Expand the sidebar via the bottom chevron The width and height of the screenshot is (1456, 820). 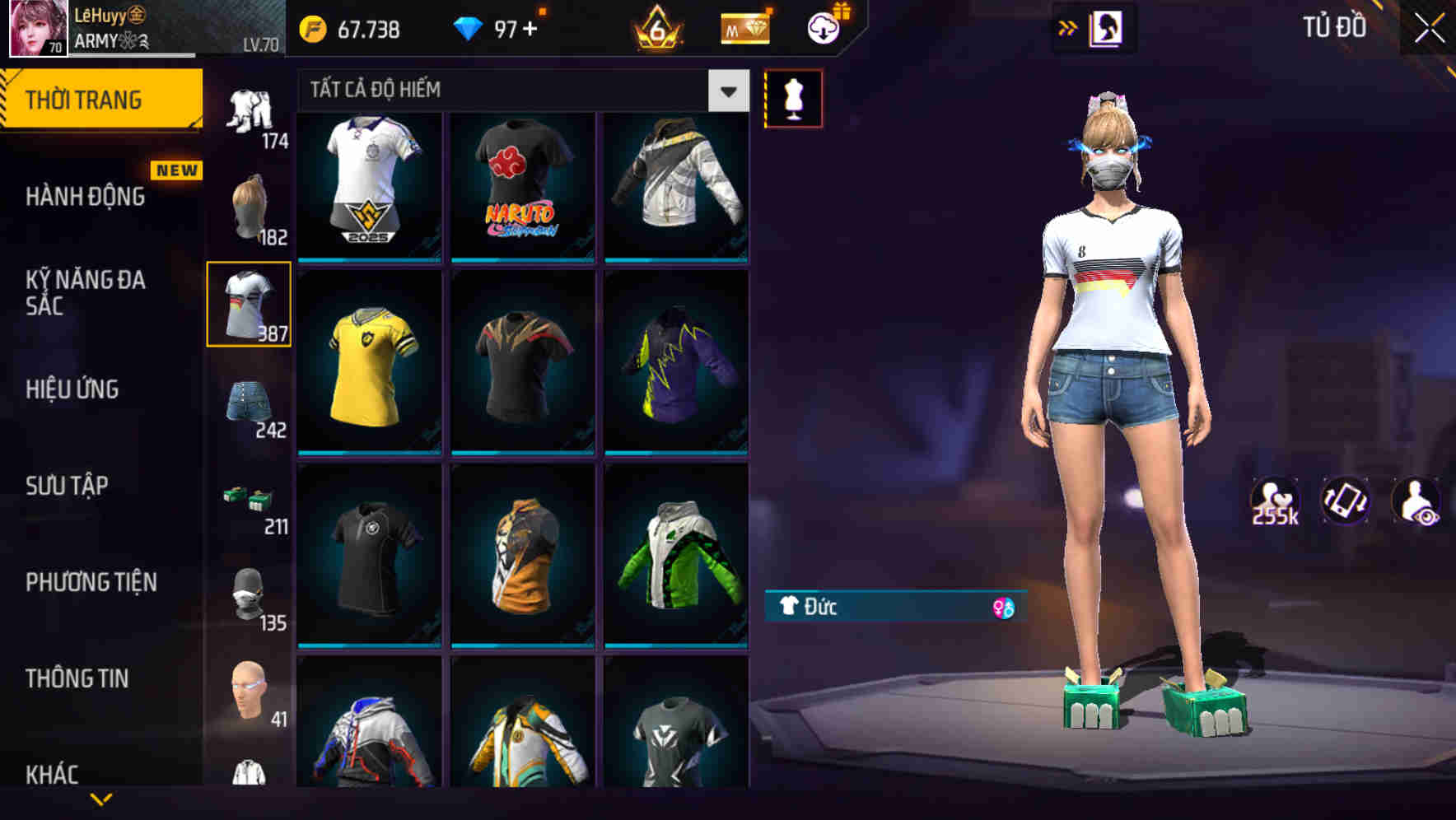coord(101,799)
